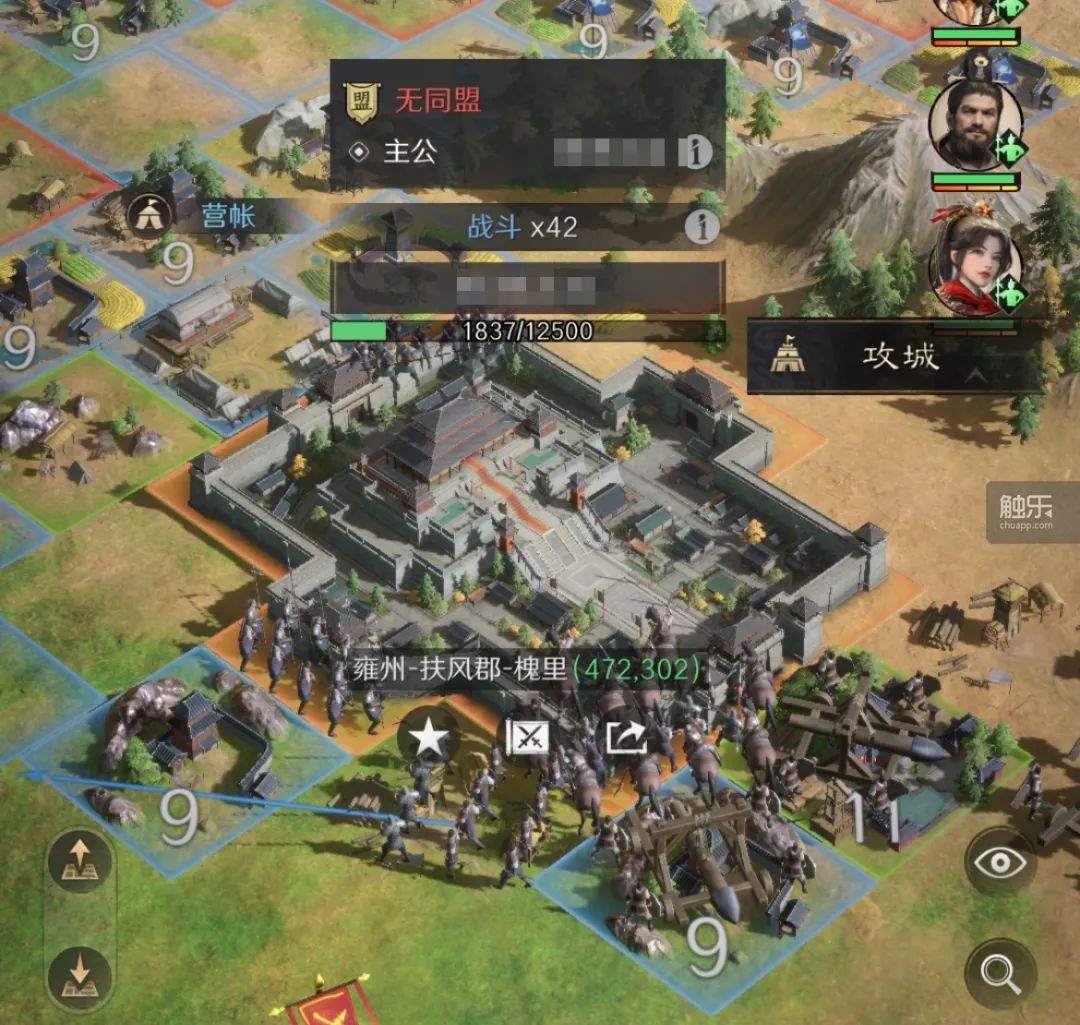Tap the crossed swords flag icon
This screenshot has width=1080, height=1025.
click(528, 739)
